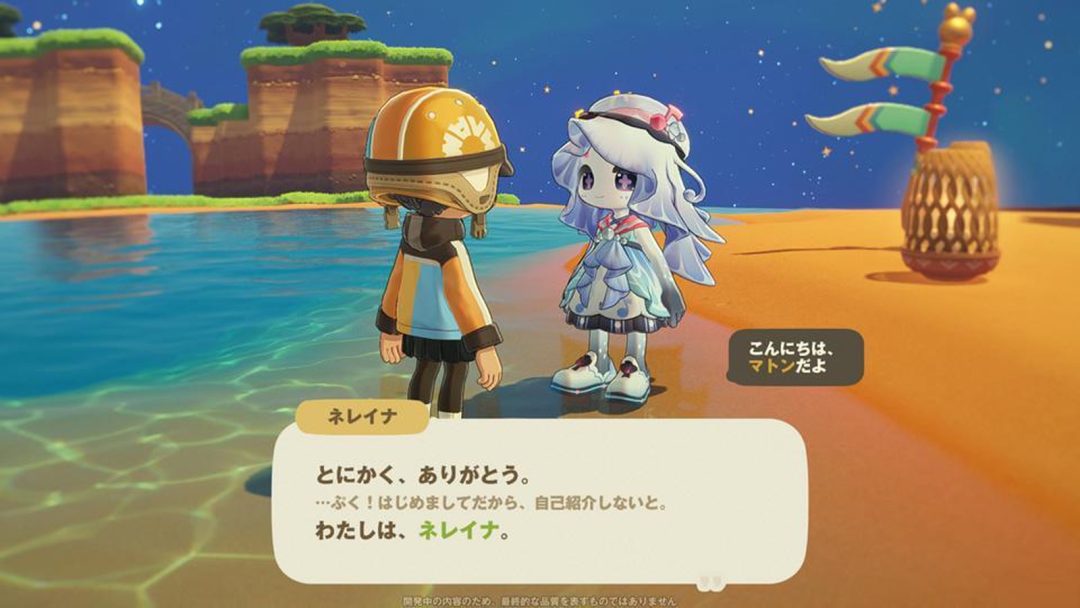
Task: Advance Nereina's dialogue box text
Action: click(538, 500)
